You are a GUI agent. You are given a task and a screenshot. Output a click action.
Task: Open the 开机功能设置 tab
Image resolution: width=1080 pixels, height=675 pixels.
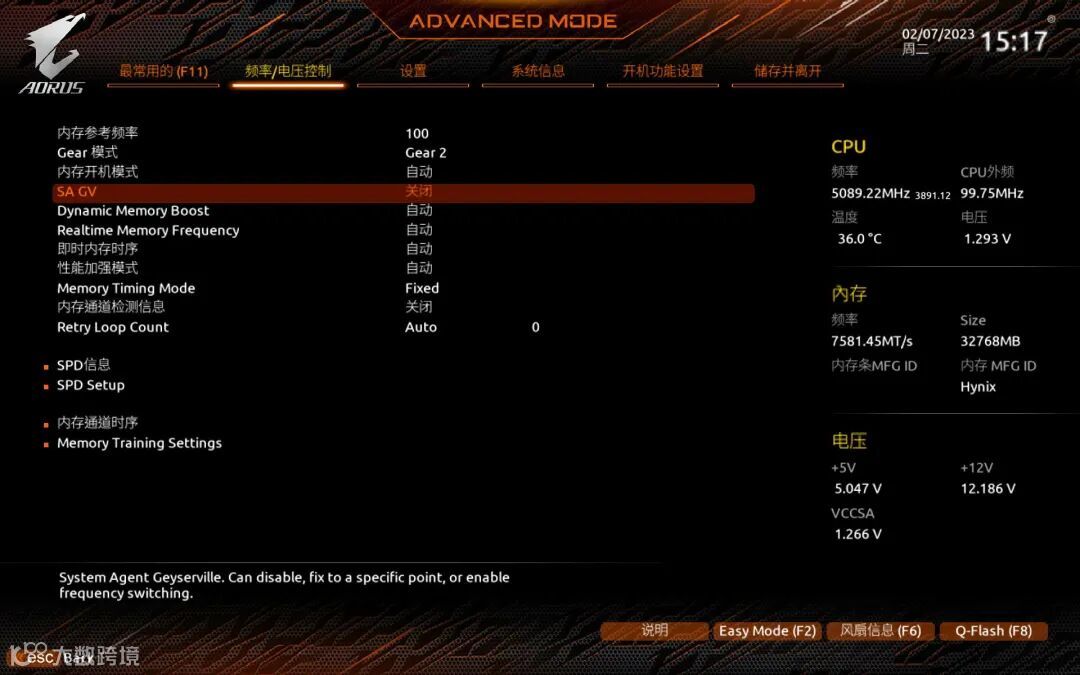coord(663,72)
